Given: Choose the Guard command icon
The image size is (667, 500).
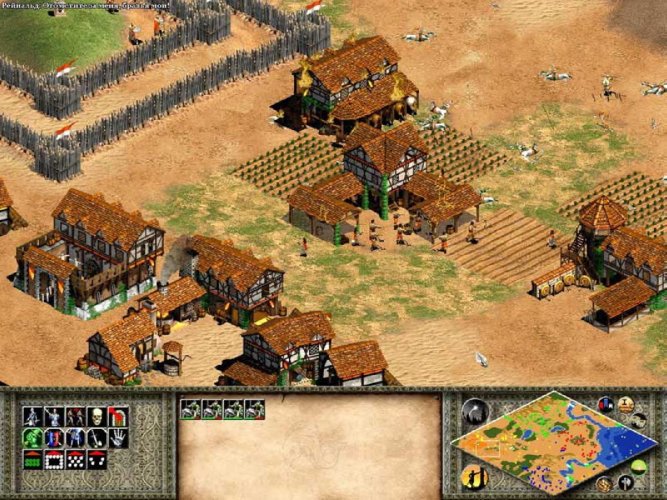Looking at the screenshot, I should point(54,415).
